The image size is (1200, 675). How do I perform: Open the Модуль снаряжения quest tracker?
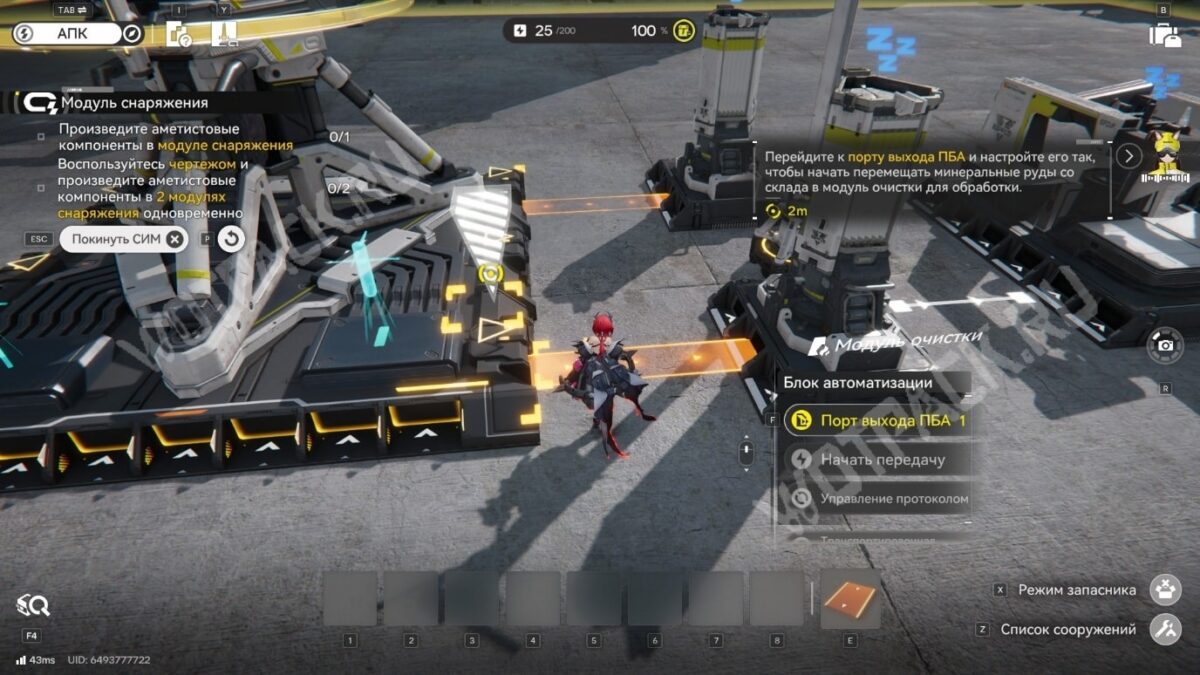(x=133, y=102)
